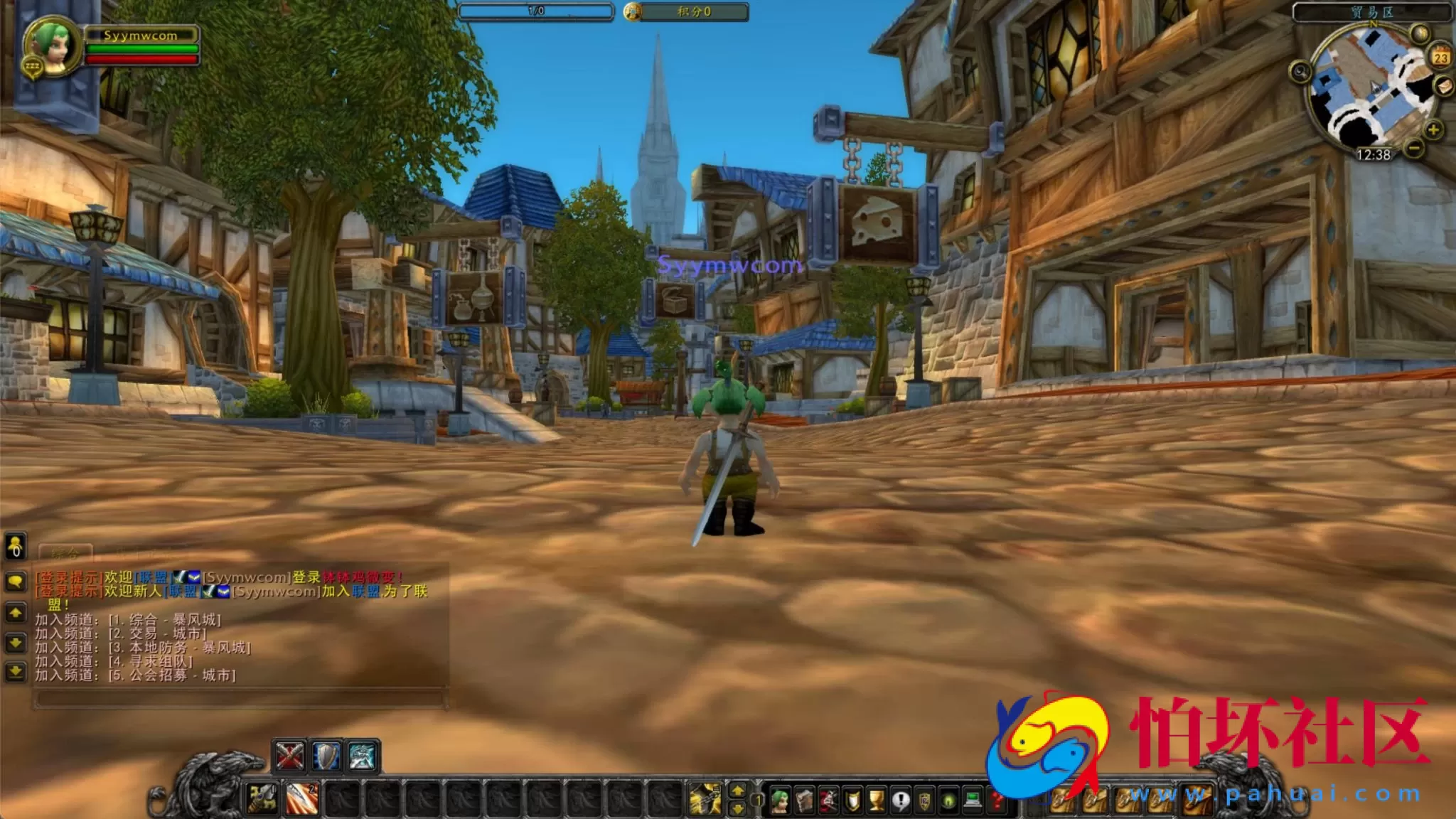Image resolution: width=1456 pixels, height=819 pixels.
Task: Jump to newest chat messages with bottom arrow
Action: 15,671
